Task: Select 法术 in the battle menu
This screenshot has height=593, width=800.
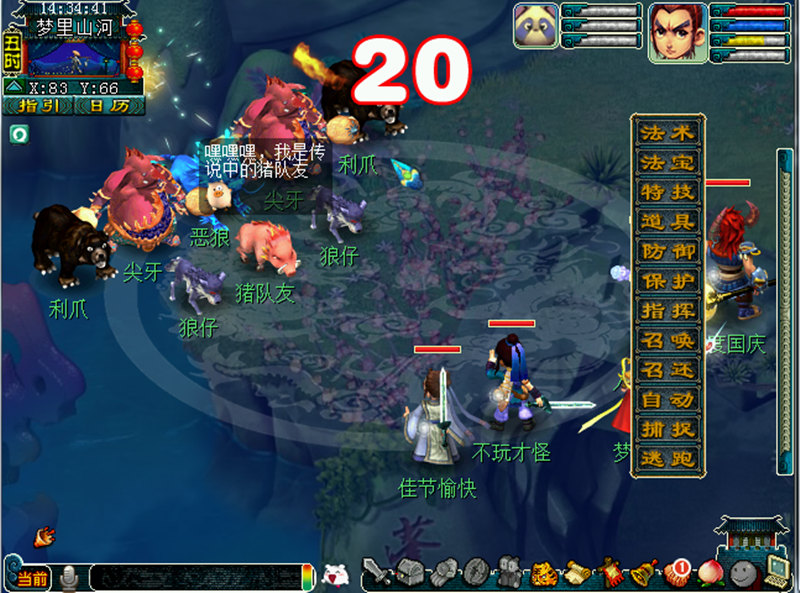Action: [x=668, y=133]
